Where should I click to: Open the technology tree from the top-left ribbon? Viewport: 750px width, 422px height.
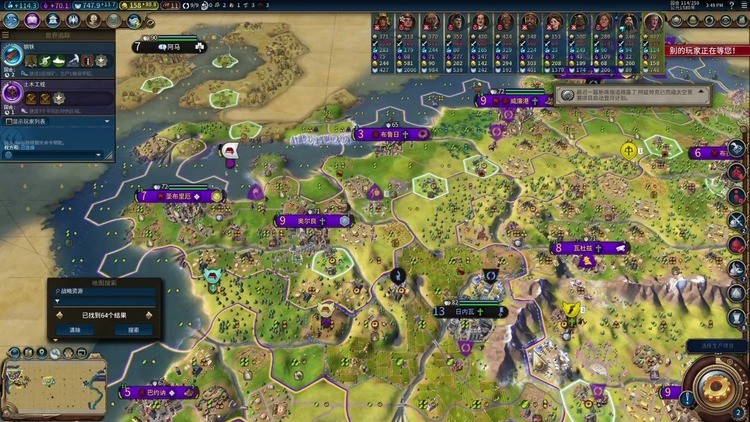click(x=9, y=19)
